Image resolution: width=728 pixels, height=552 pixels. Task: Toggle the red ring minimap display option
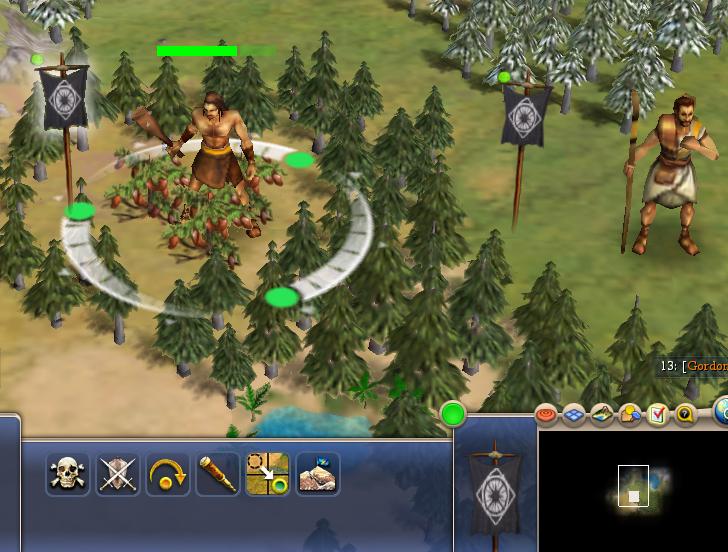click(546, 414)
